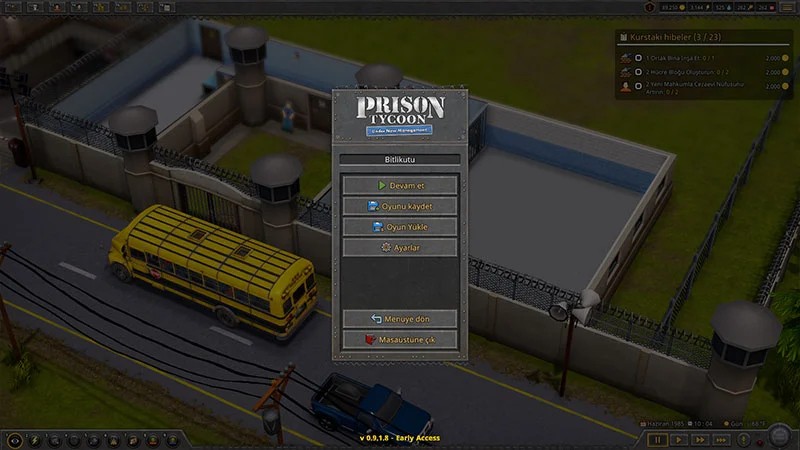Click the pause speed button

click(657, 439)
